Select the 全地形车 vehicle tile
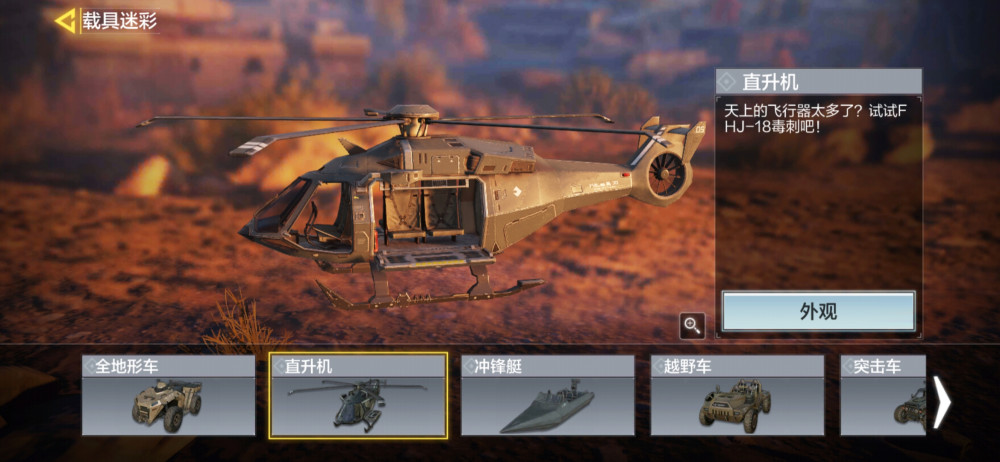 click(168, 396)
